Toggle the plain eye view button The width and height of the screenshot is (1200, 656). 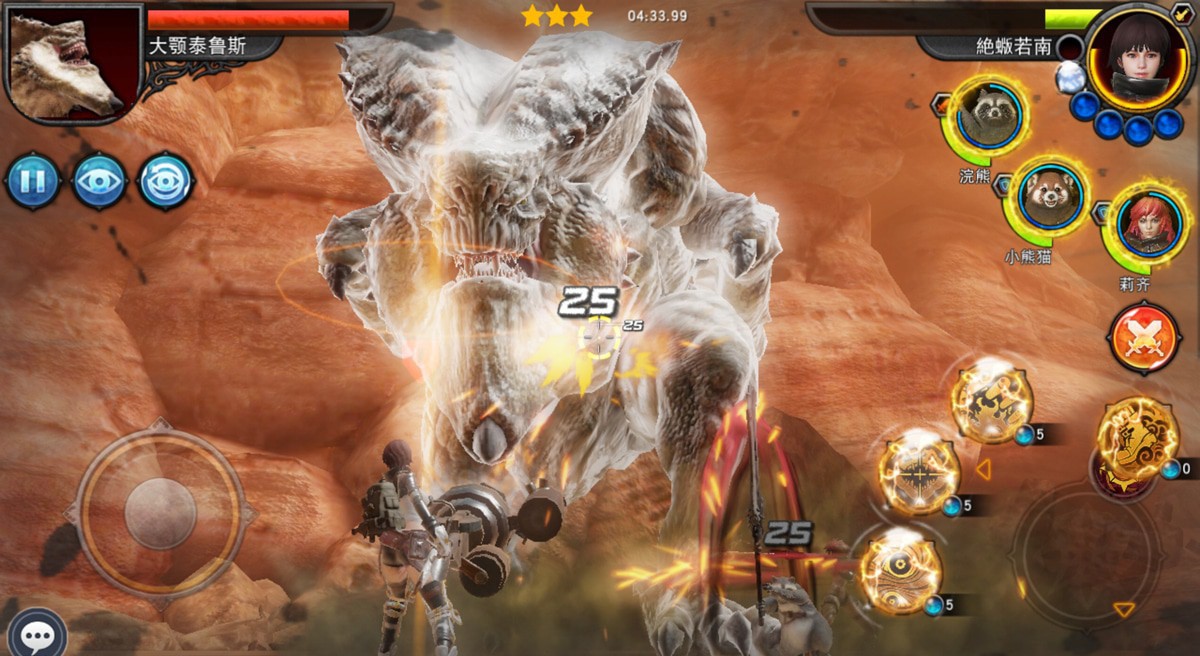click(x=99, y=182)
